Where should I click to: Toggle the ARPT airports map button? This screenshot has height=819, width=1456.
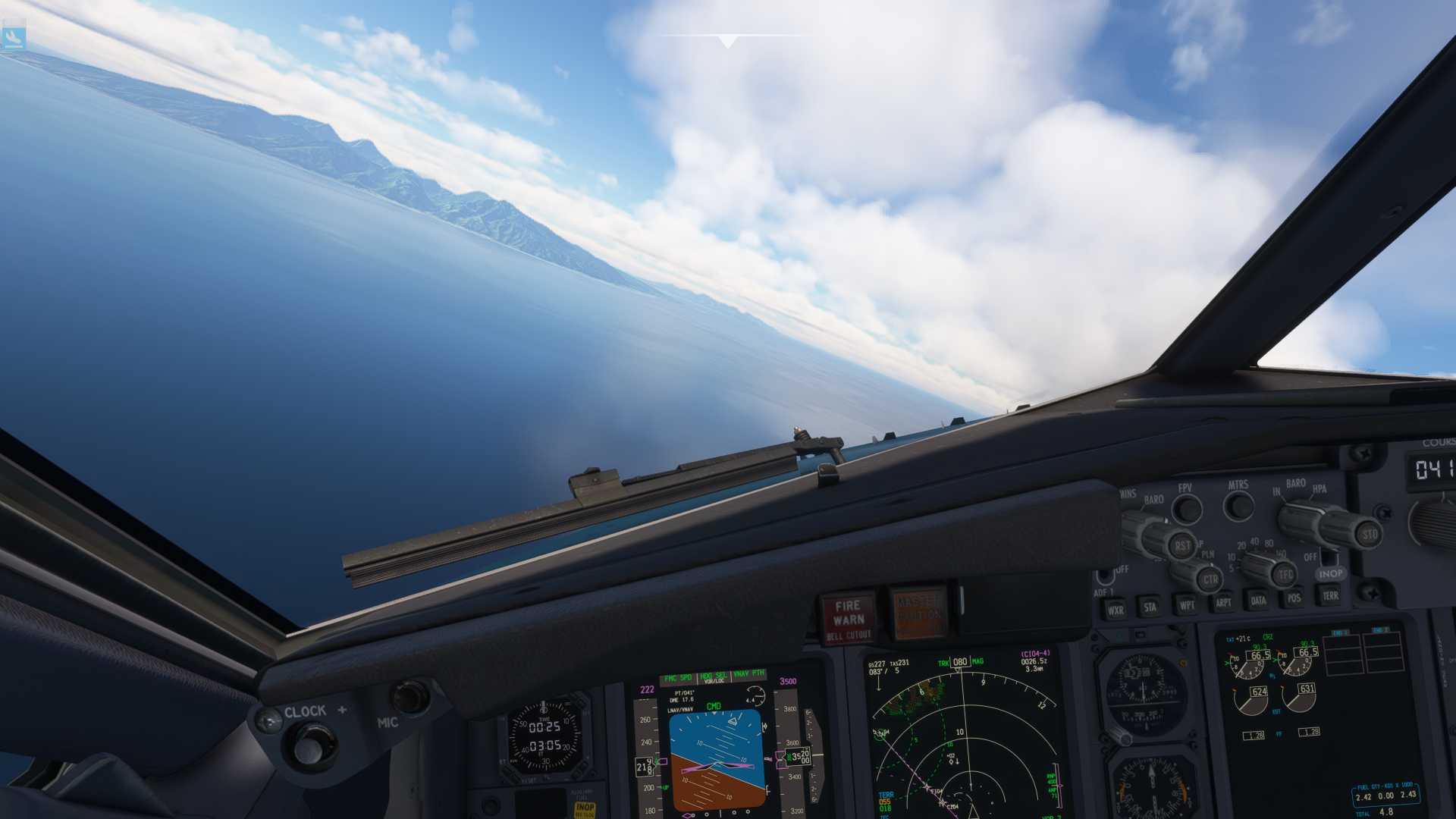point(1223,603)
